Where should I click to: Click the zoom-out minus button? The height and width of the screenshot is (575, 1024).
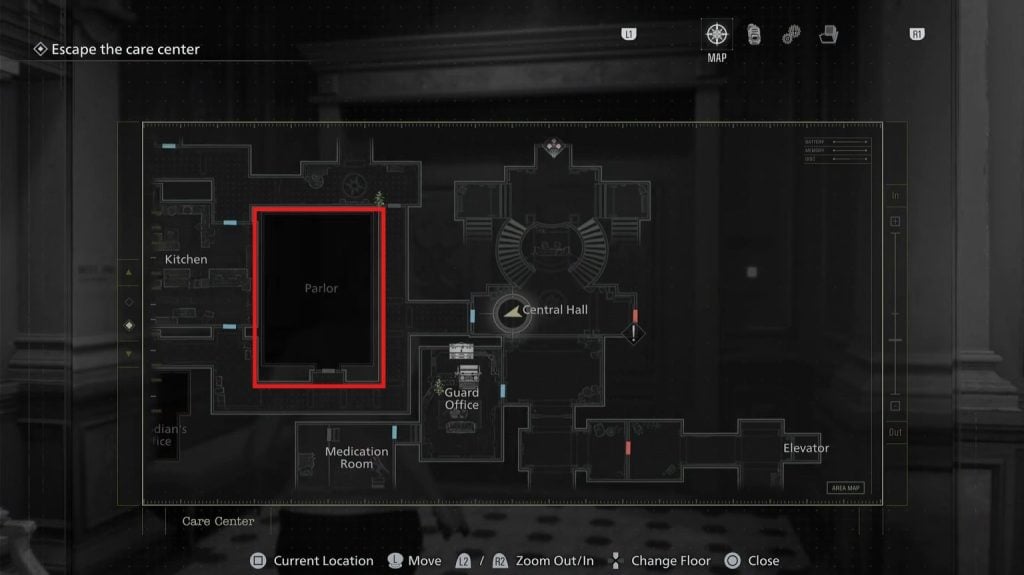tap(895, 406)
